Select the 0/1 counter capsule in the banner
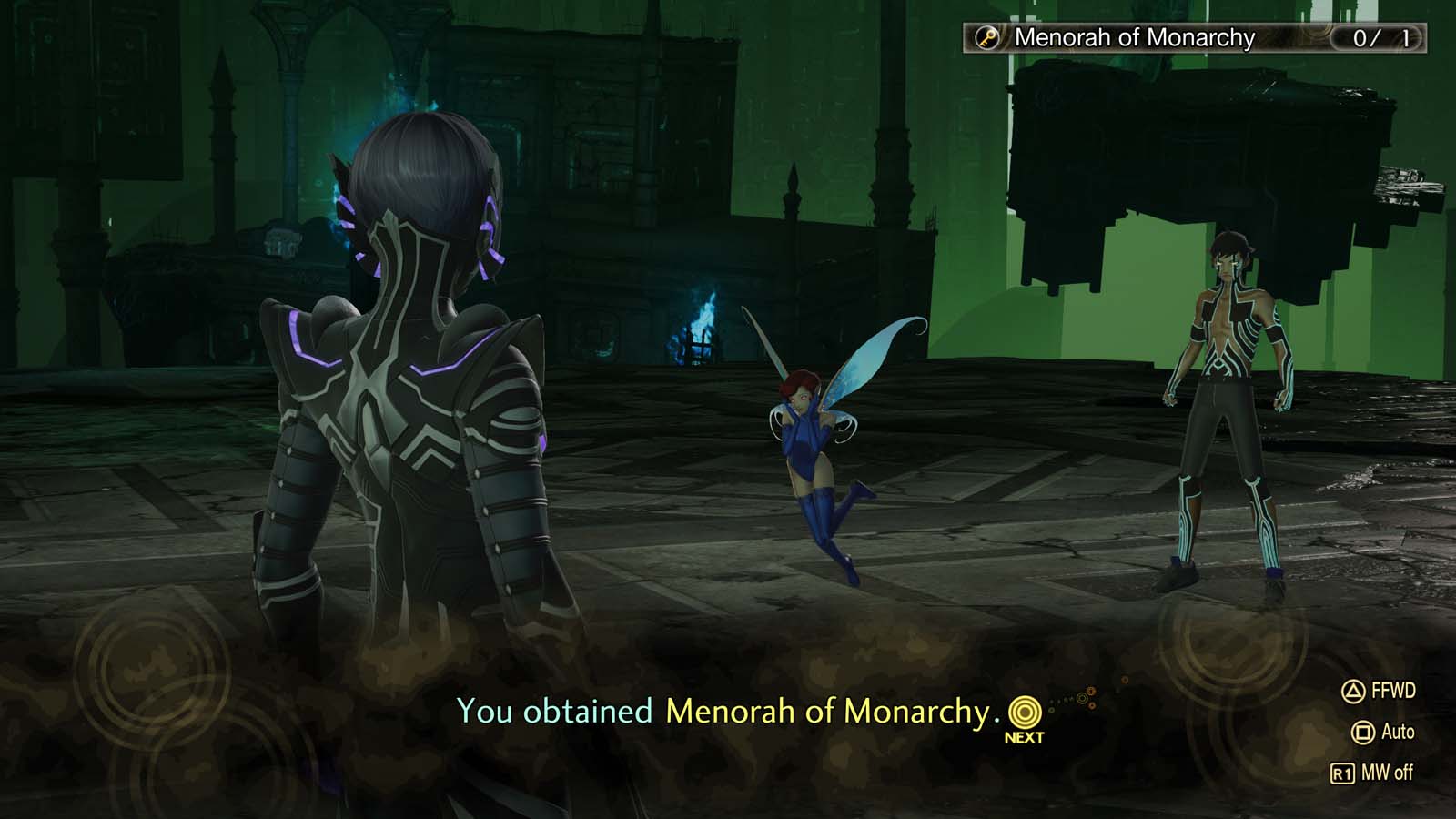The image size is (1456, 819). (x=1377, y=38)
